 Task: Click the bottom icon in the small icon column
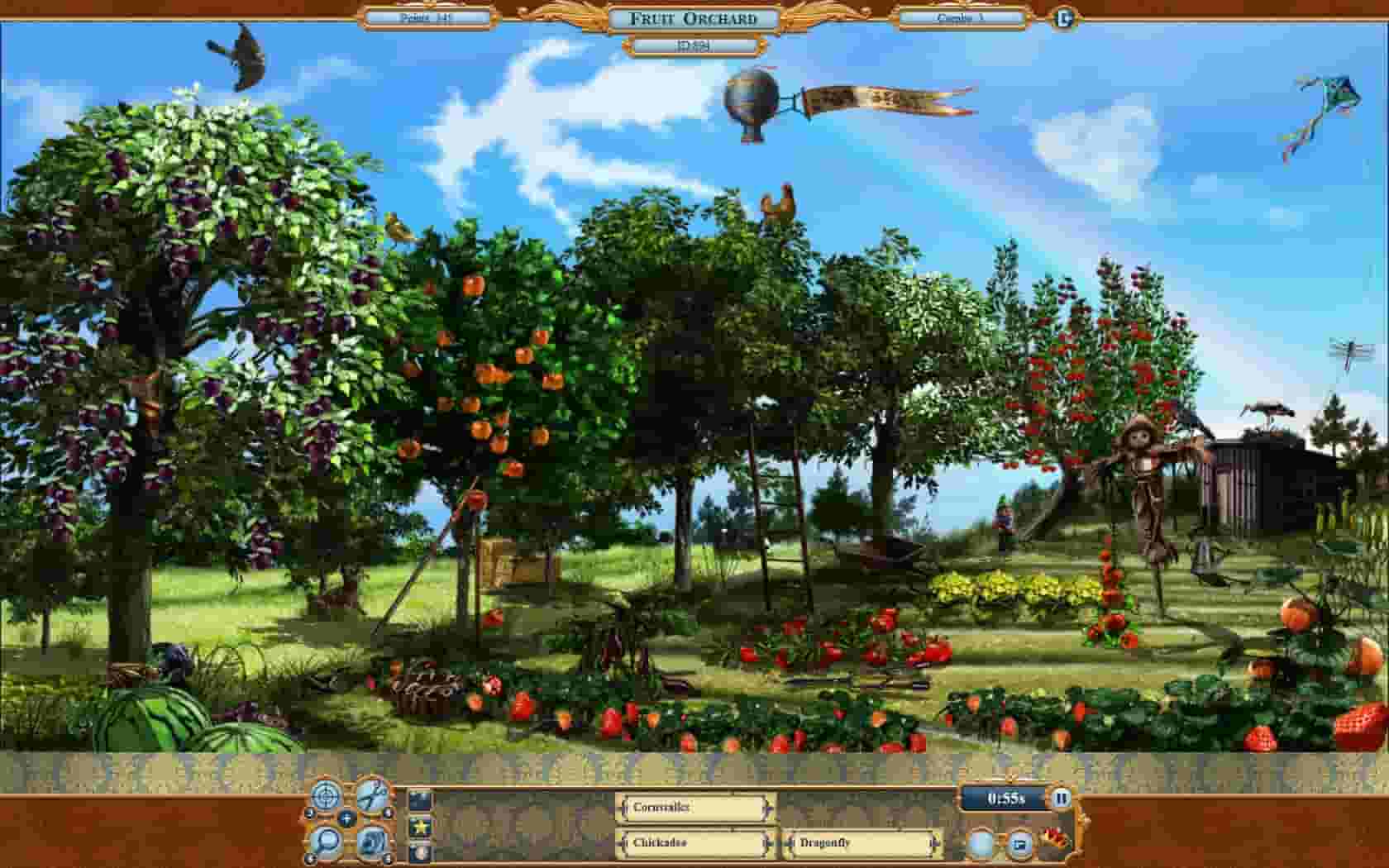(x=420, y=850)
